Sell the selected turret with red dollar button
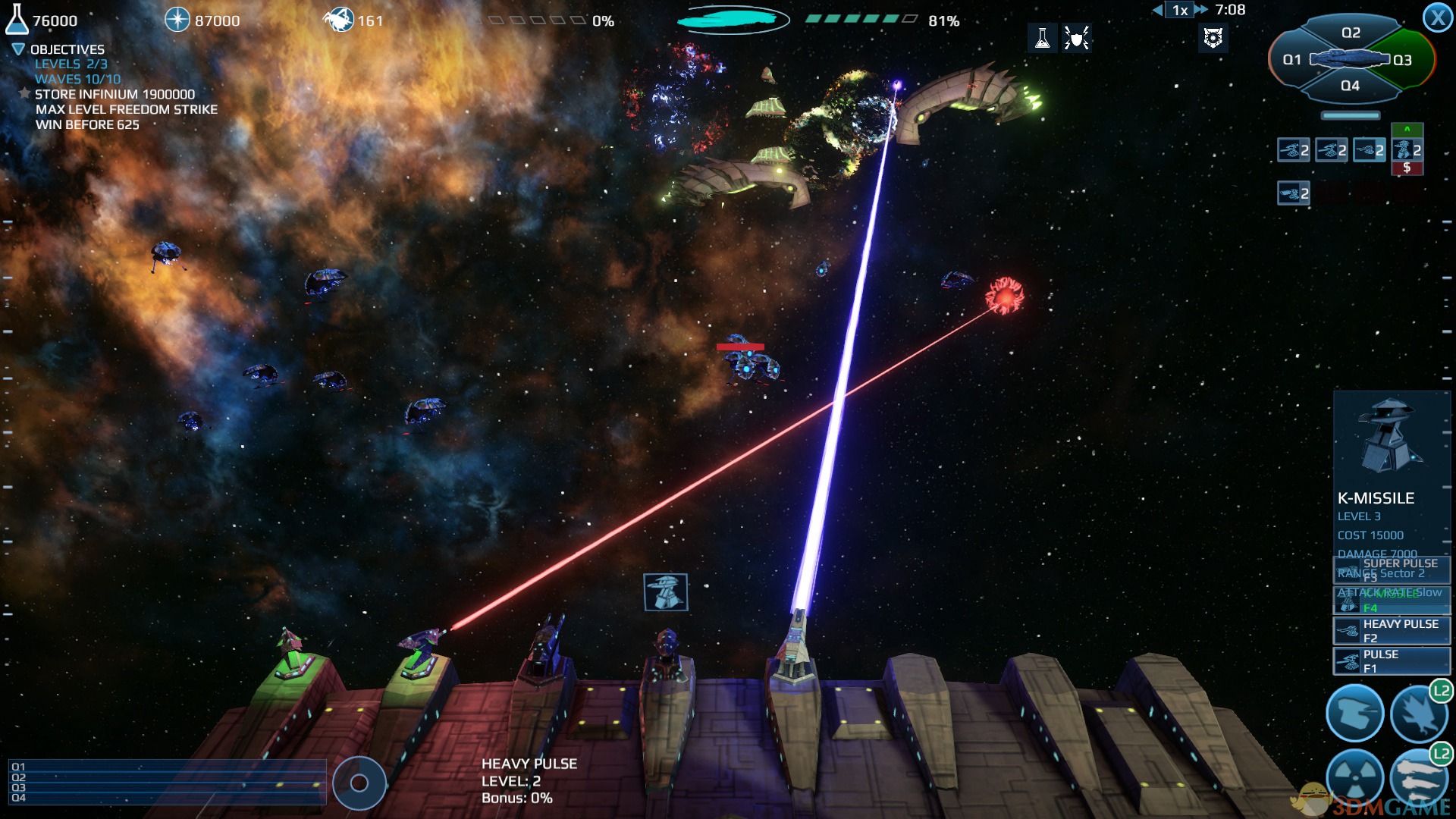Image resolution: width=1456 pixels, height=819 pixels. pyautogui.click(x=1407, y=168)
